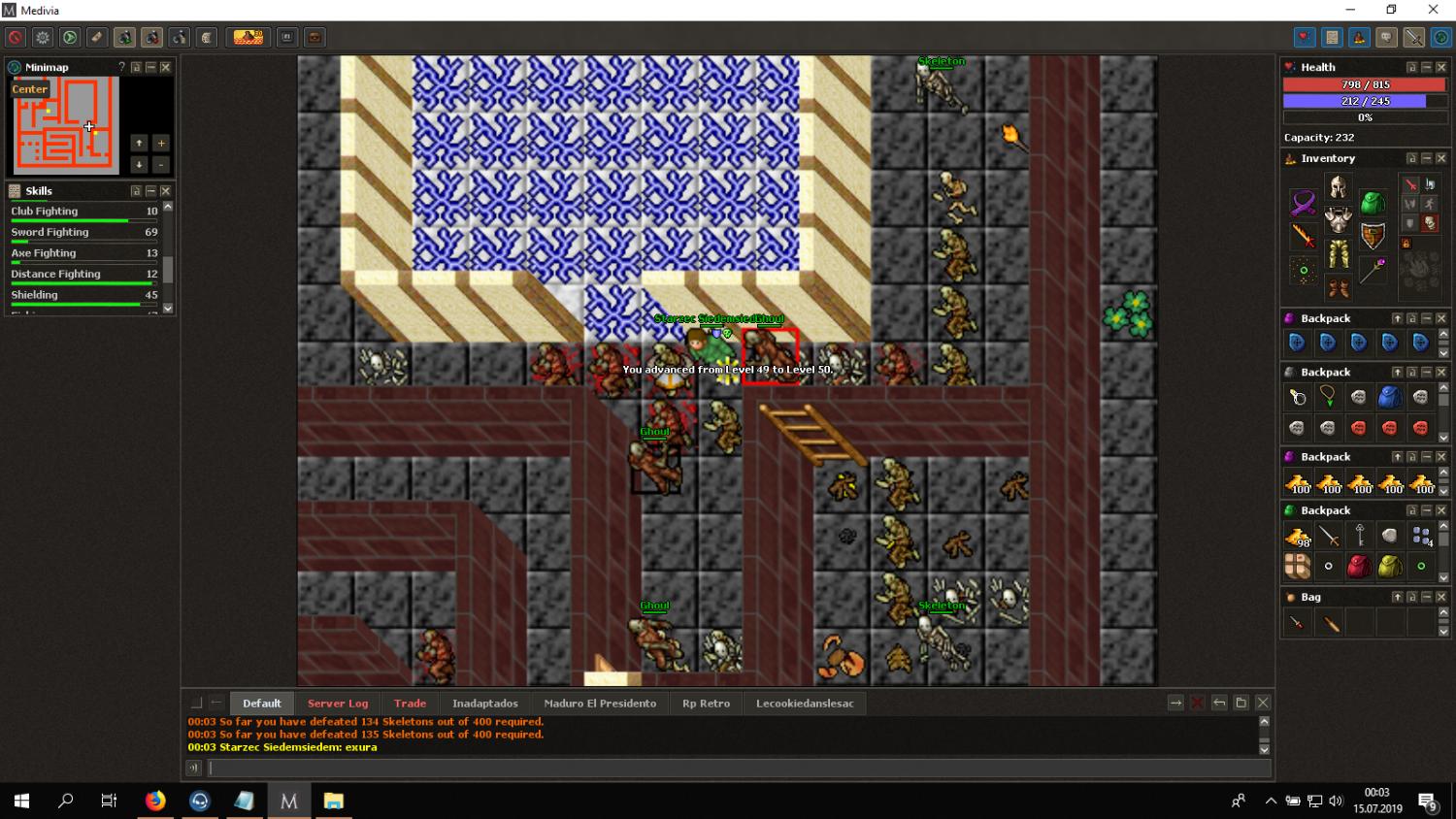This screenshot has height=819, width=1456.
Task: Switch to the Server Log chat tab
Action: click(x=338, y=704)
